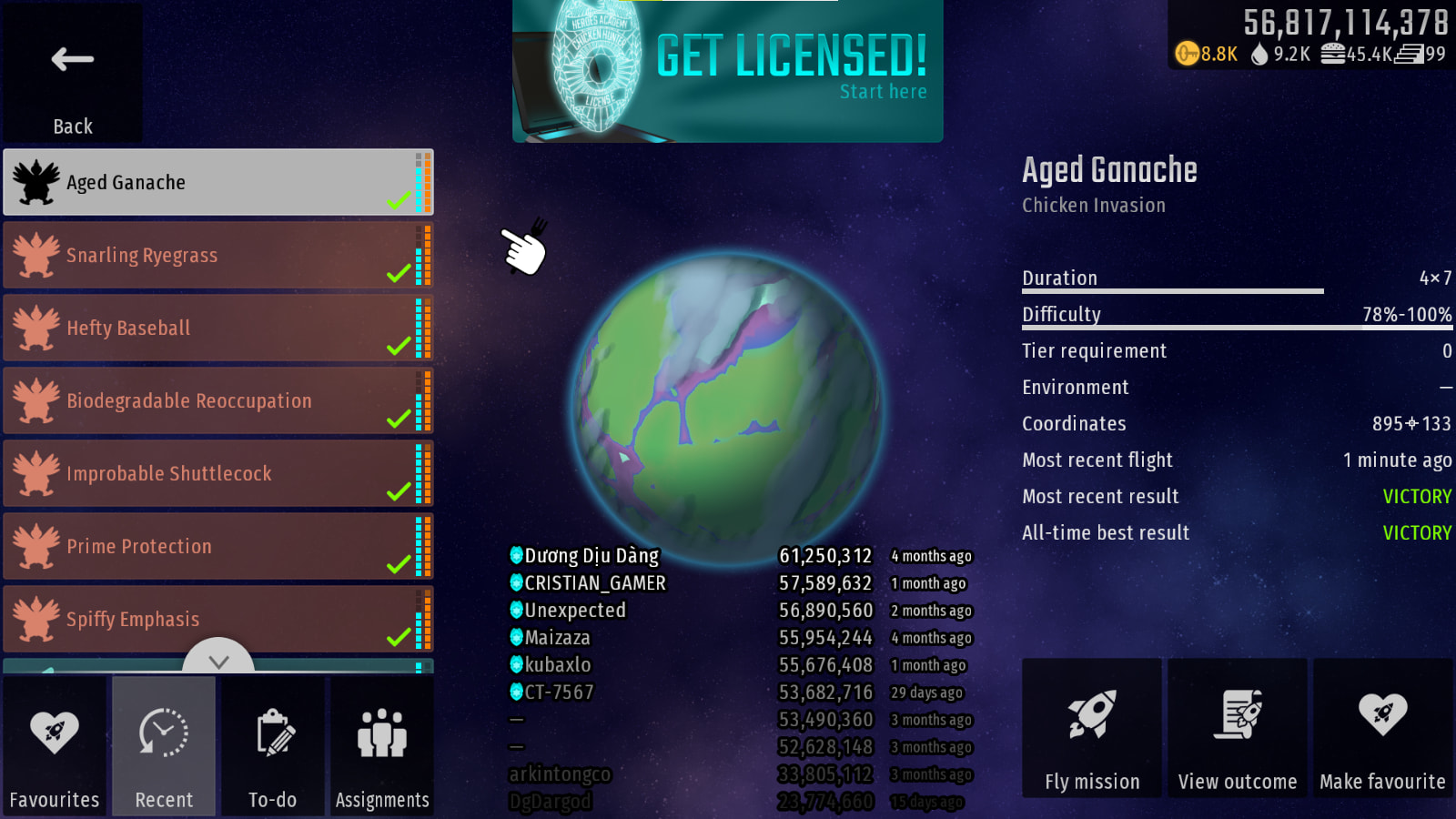Click the keys currency icon
This screenshot has width=1456, height=819.
coord(1187,54)
